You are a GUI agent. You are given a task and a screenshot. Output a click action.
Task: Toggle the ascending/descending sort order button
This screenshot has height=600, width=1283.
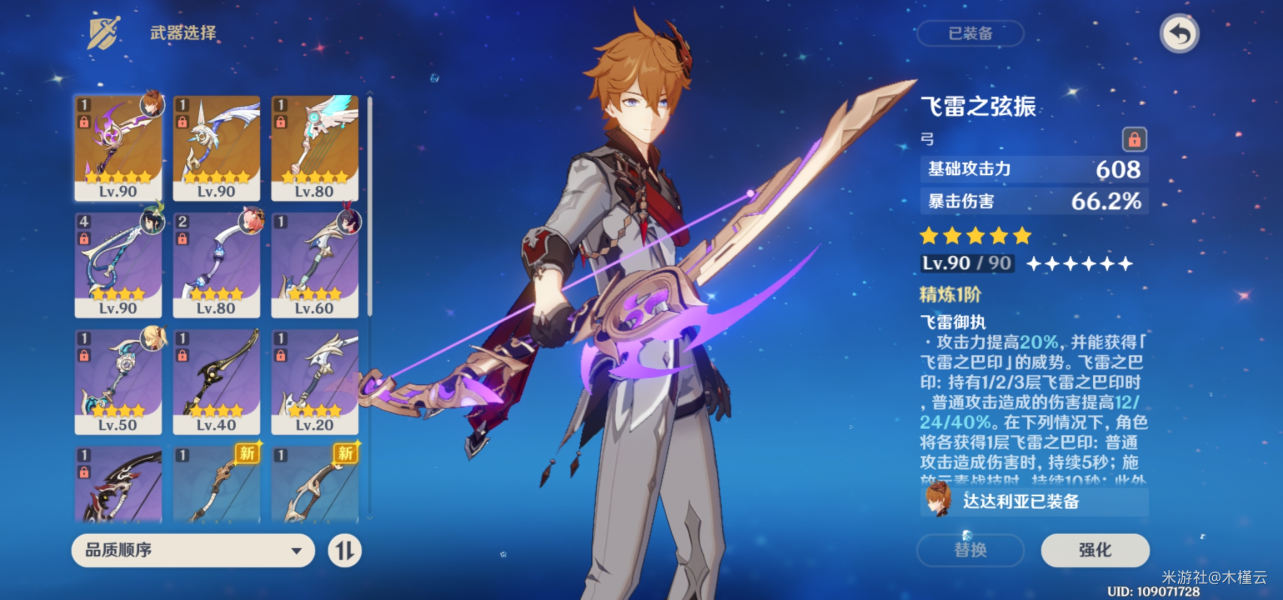click(x=344, y=550)
